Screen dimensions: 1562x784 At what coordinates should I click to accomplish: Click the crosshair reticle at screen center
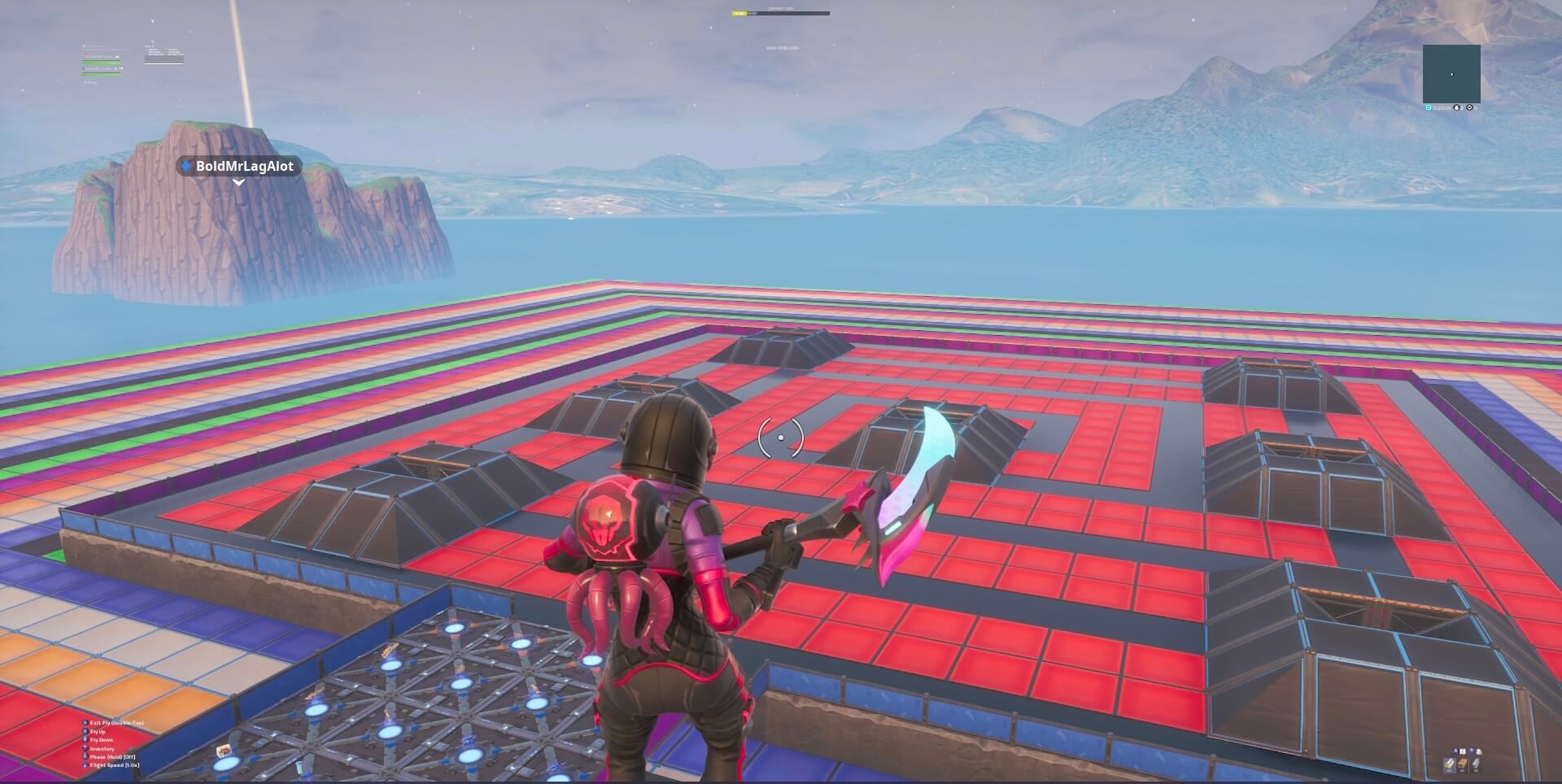pyautogui.click(x=779, y=438)
